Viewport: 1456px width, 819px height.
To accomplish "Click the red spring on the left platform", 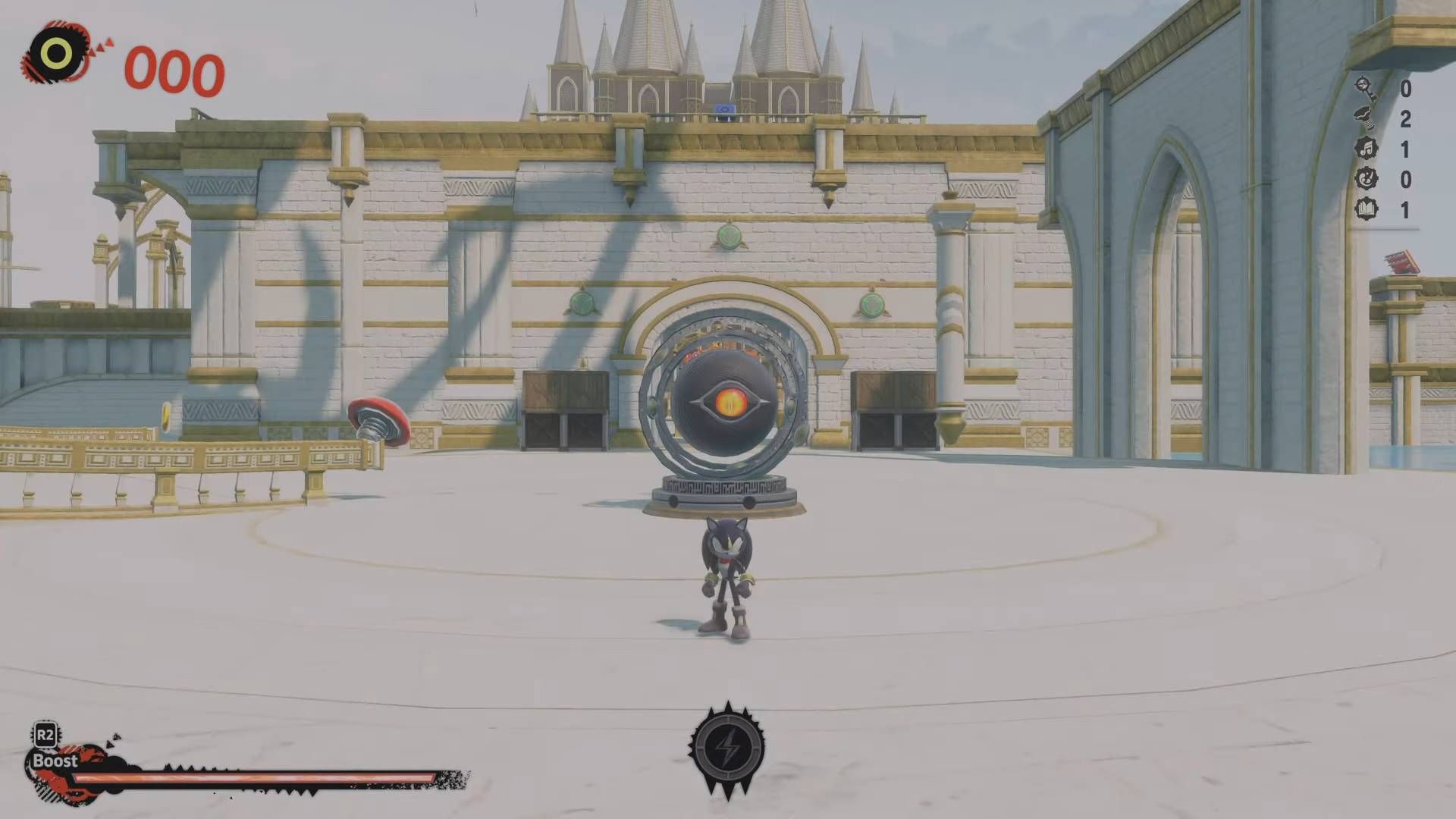I will (x=377, y=419).
